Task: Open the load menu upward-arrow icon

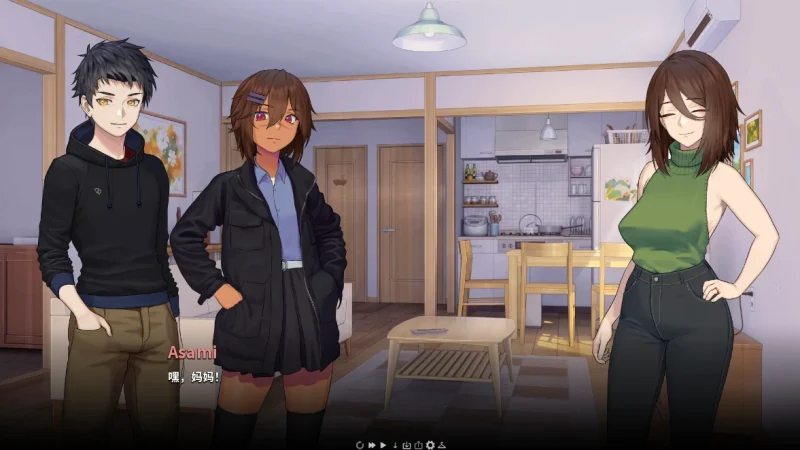Action: point(418,445)
